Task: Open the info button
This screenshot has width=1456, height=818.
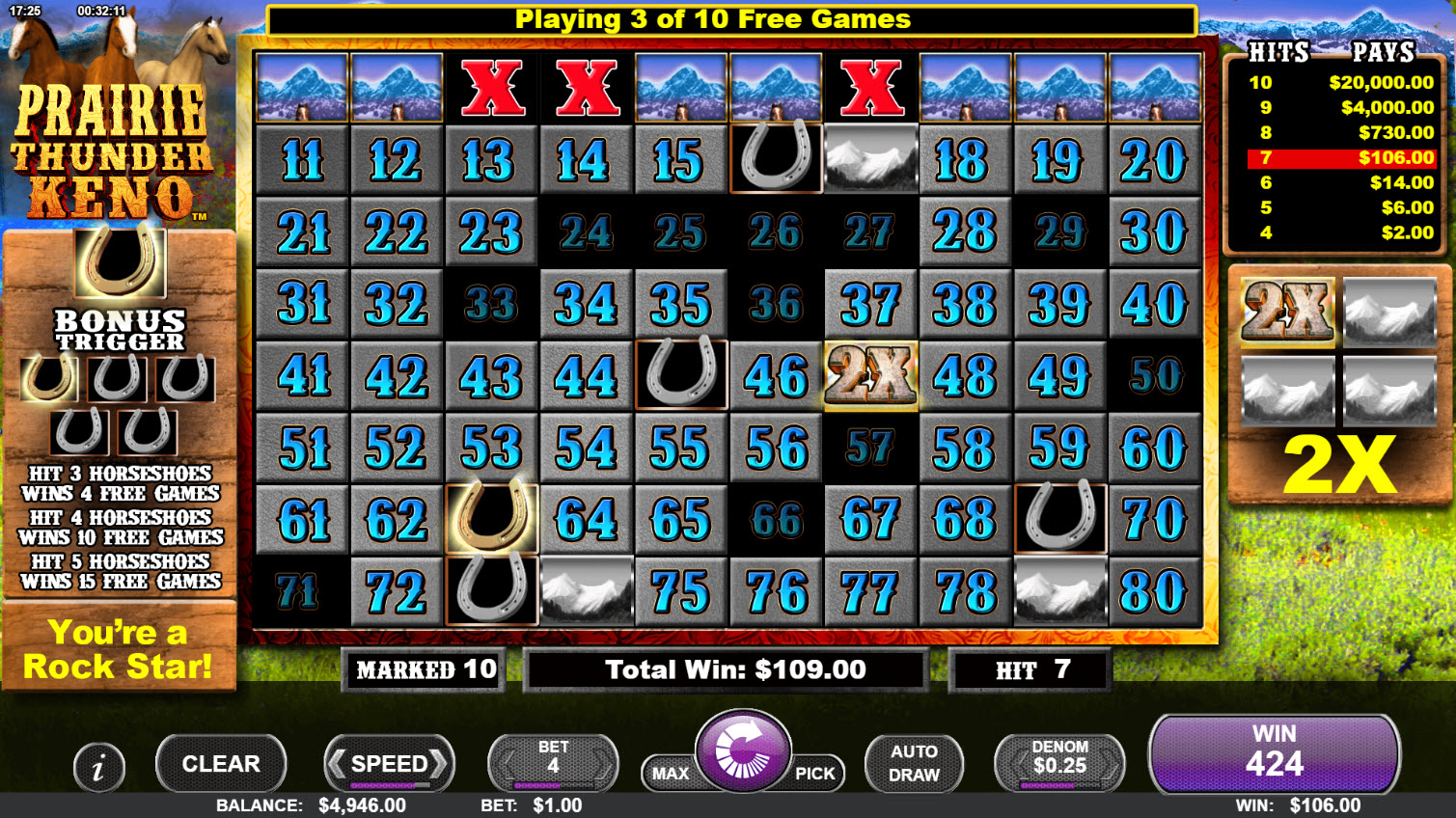Action: 98,768
